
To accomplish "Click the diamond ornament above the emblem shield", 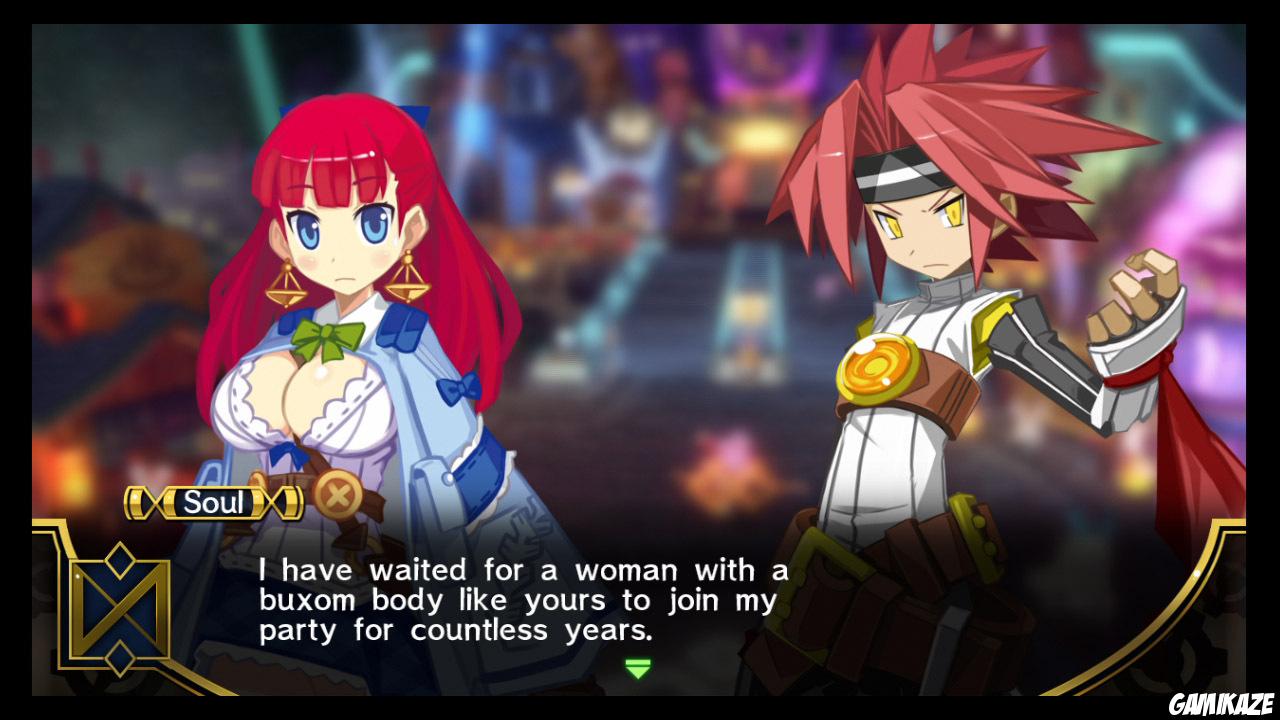I will (119, 560).
